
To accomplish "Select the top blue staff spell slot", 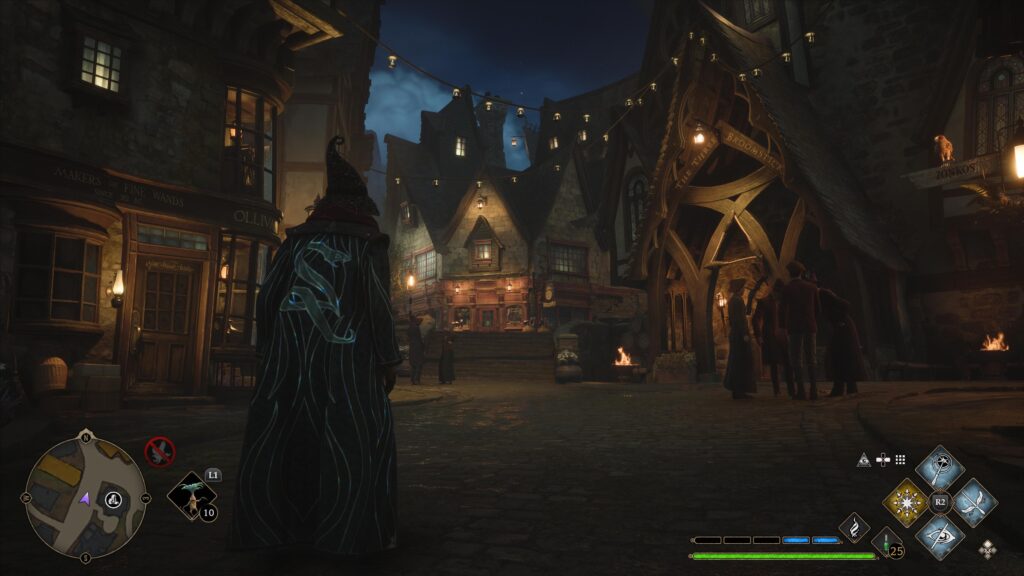I will (940, 468).
